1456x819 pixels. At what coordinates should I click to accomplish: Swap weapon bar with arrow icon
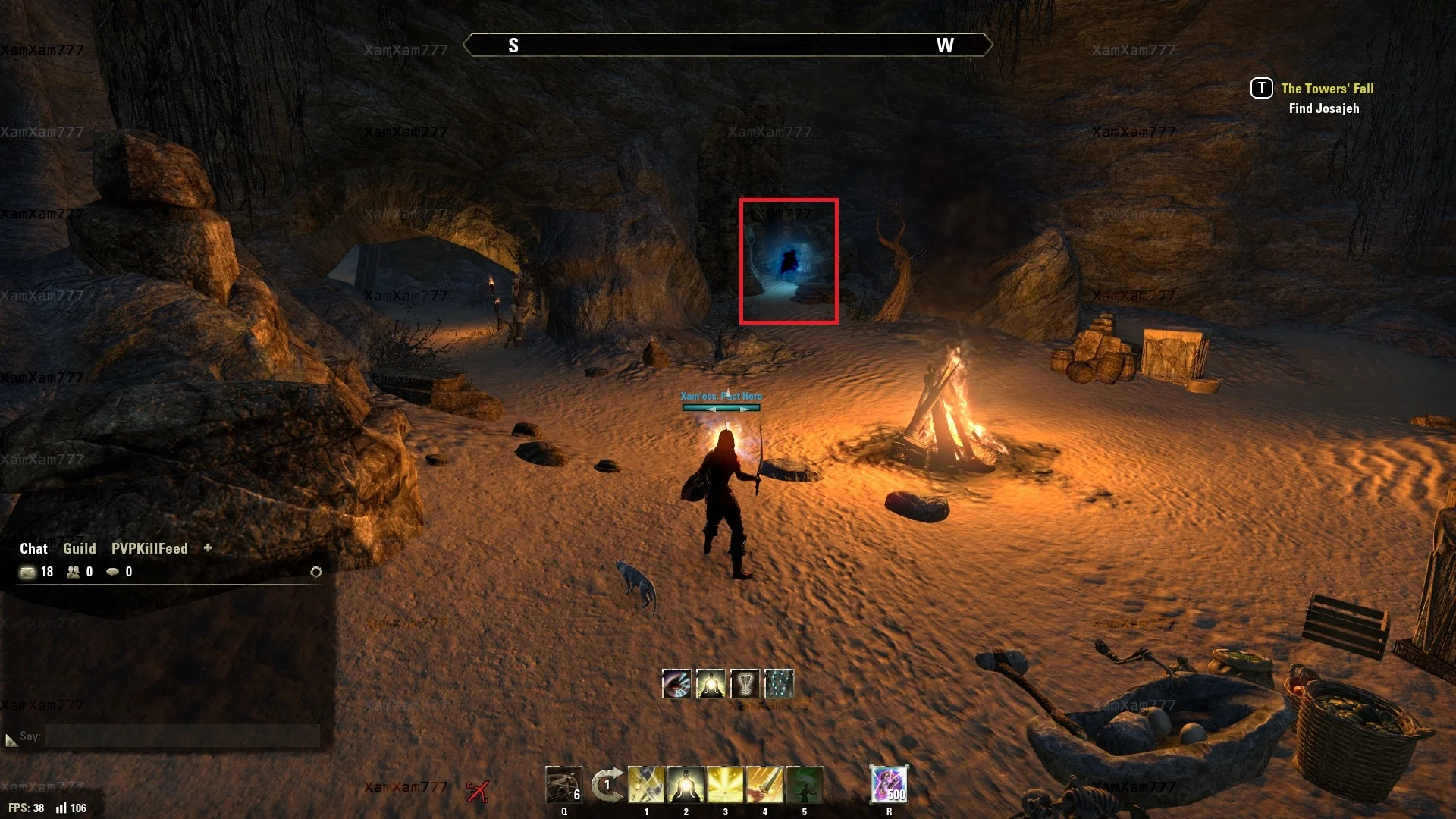(607, 785)
